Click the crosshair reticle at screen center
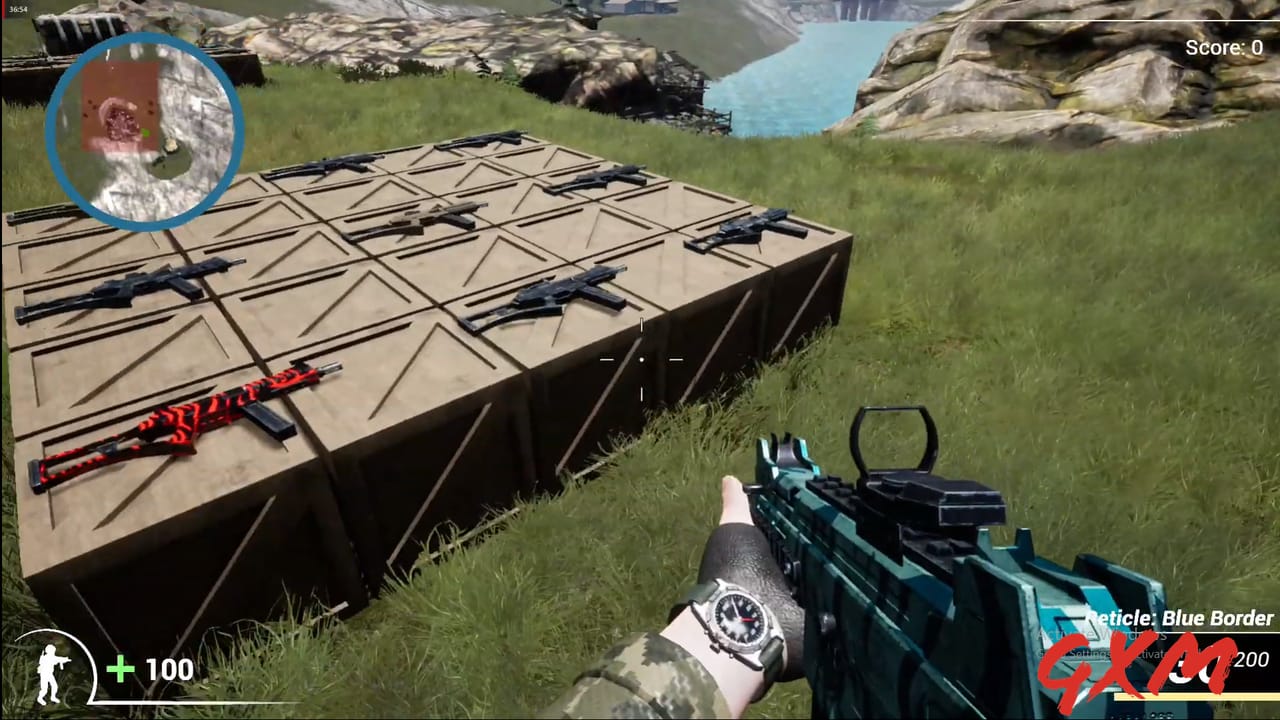The width and height of the screenshot is (1280, 720). [640, 358]
